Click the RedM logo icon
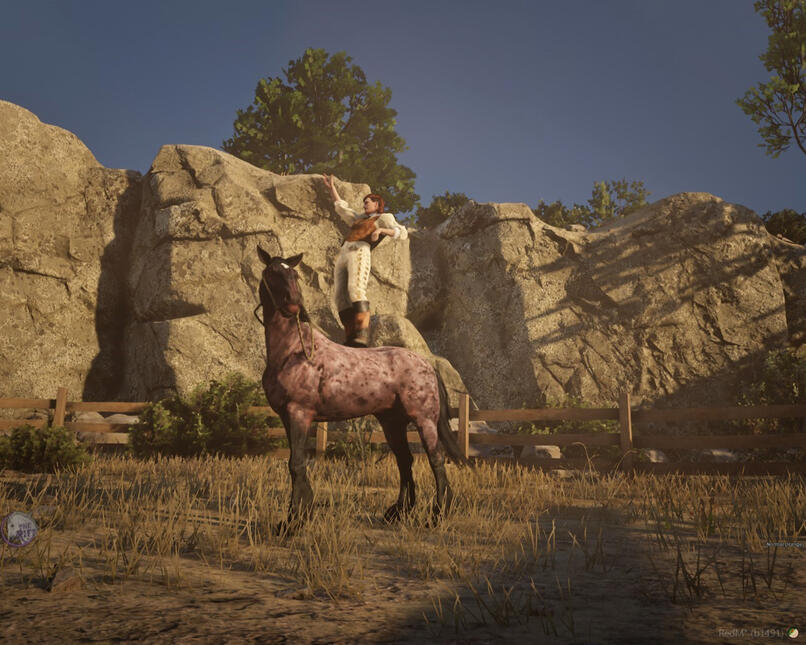 [793, 633]
